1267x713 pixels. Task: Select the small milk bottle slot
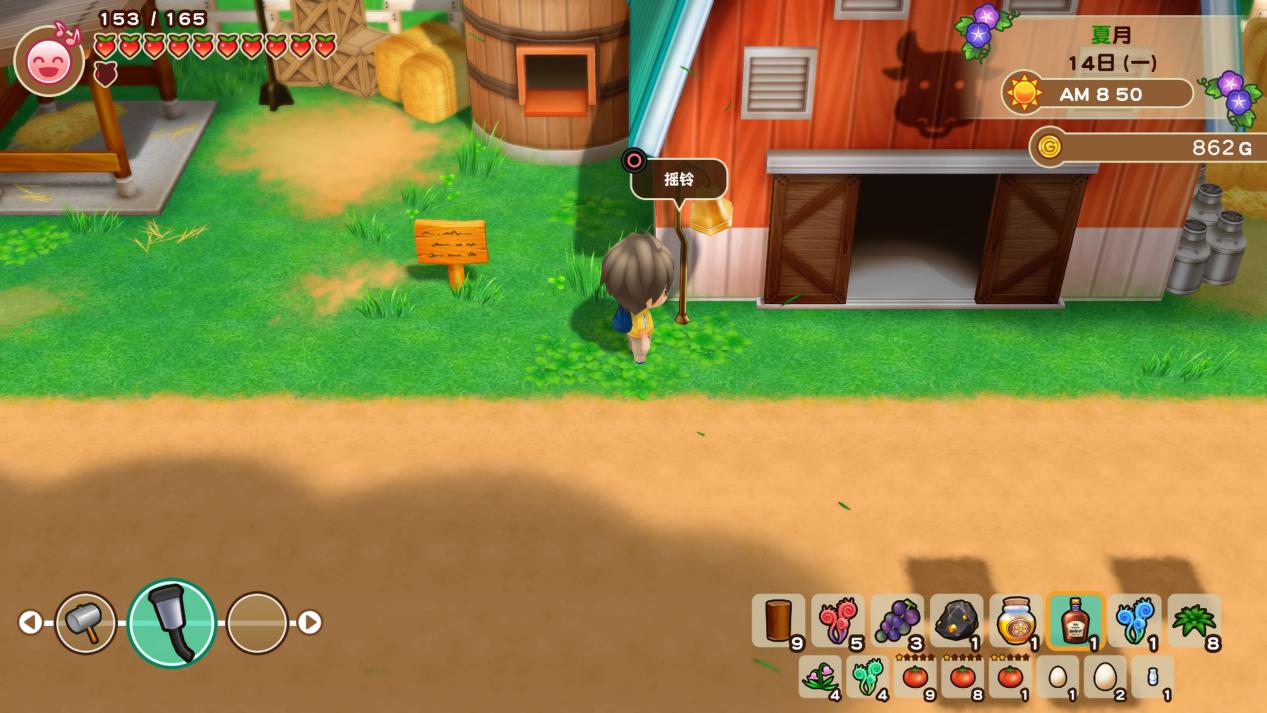coord(1152,677)
